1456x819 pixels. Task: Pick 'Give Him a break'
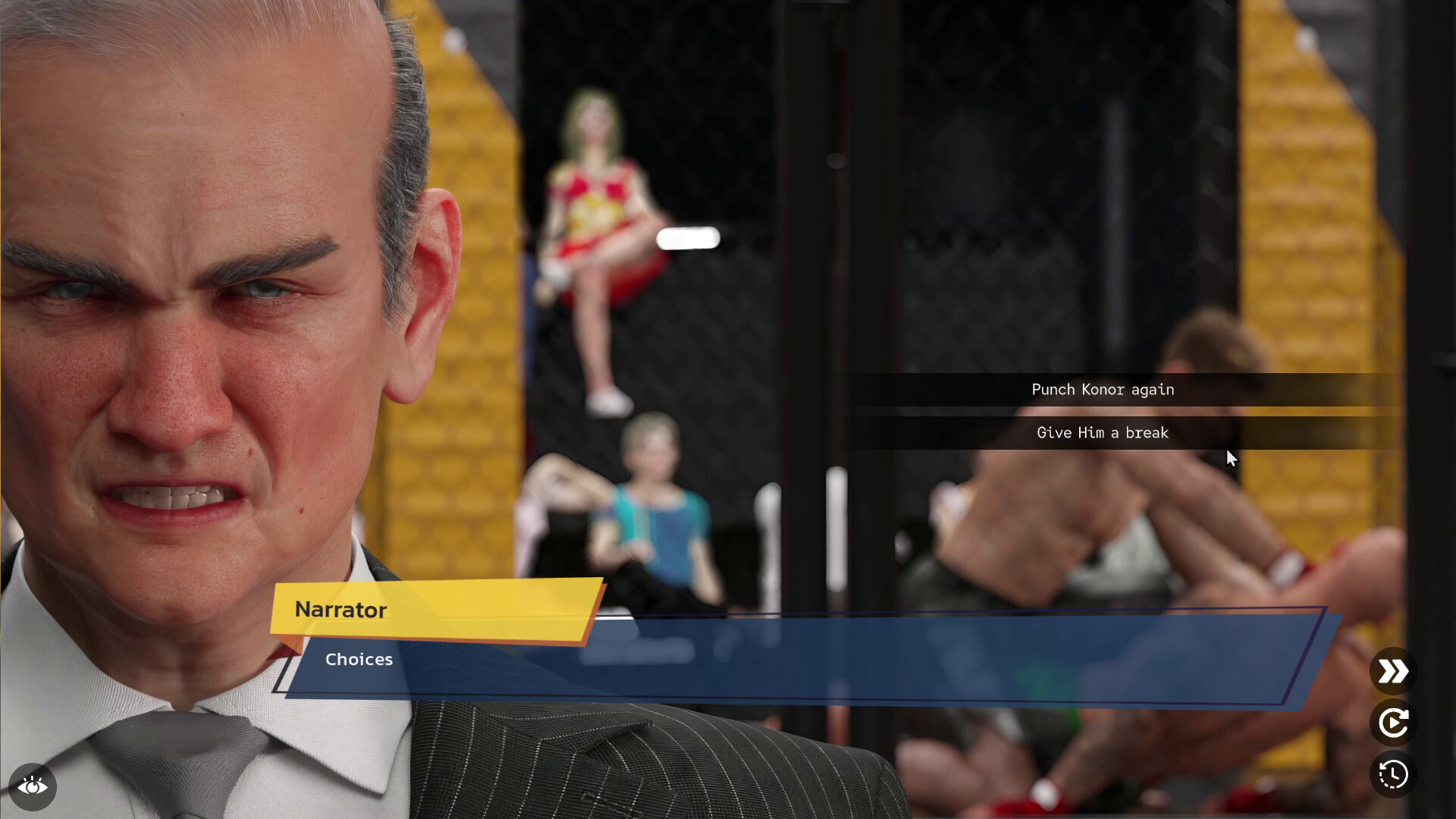[1102, 433]
